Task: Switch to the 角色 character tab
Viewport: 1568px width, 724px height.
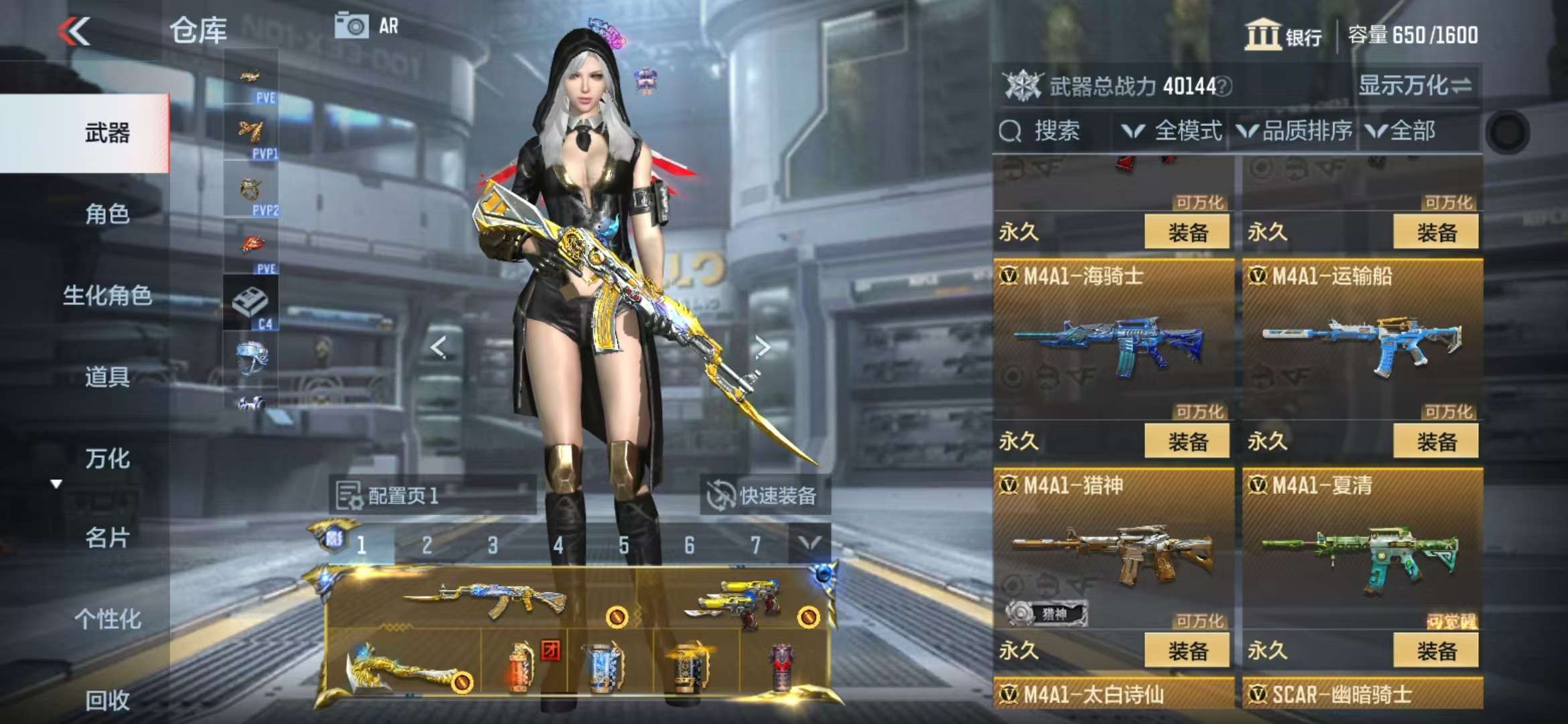Action: [x=107, y=214]
